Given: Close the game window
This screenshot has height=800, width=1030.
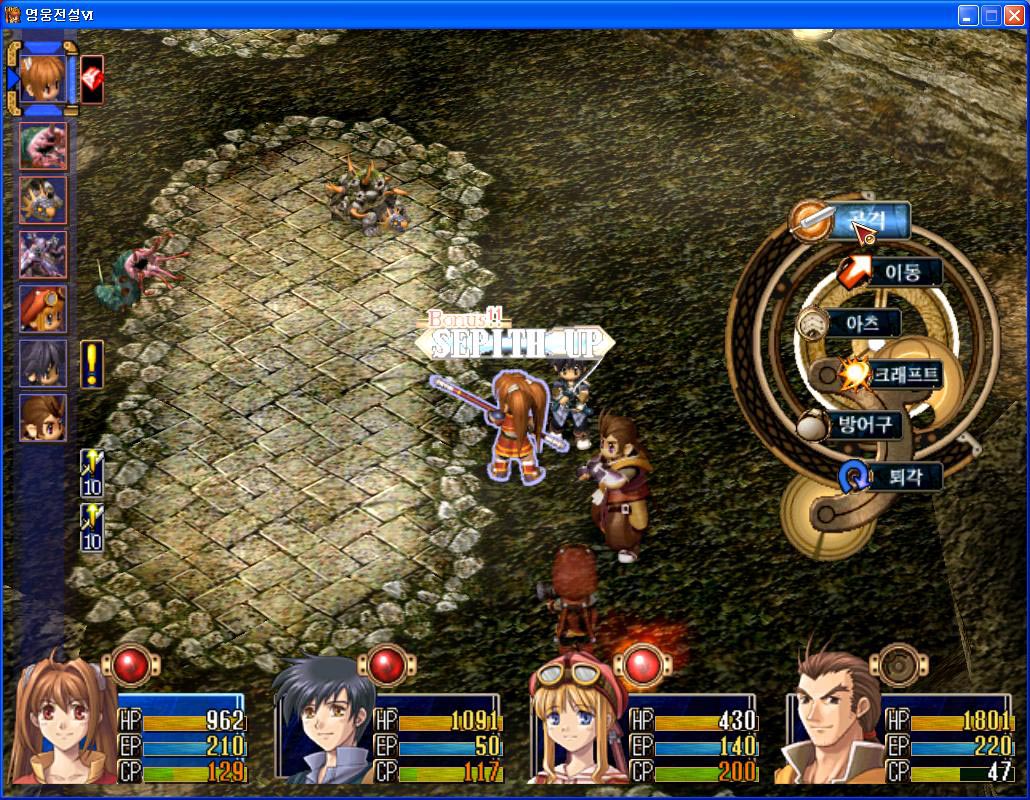Looking at the screenshot, I should click(1014, 14).
